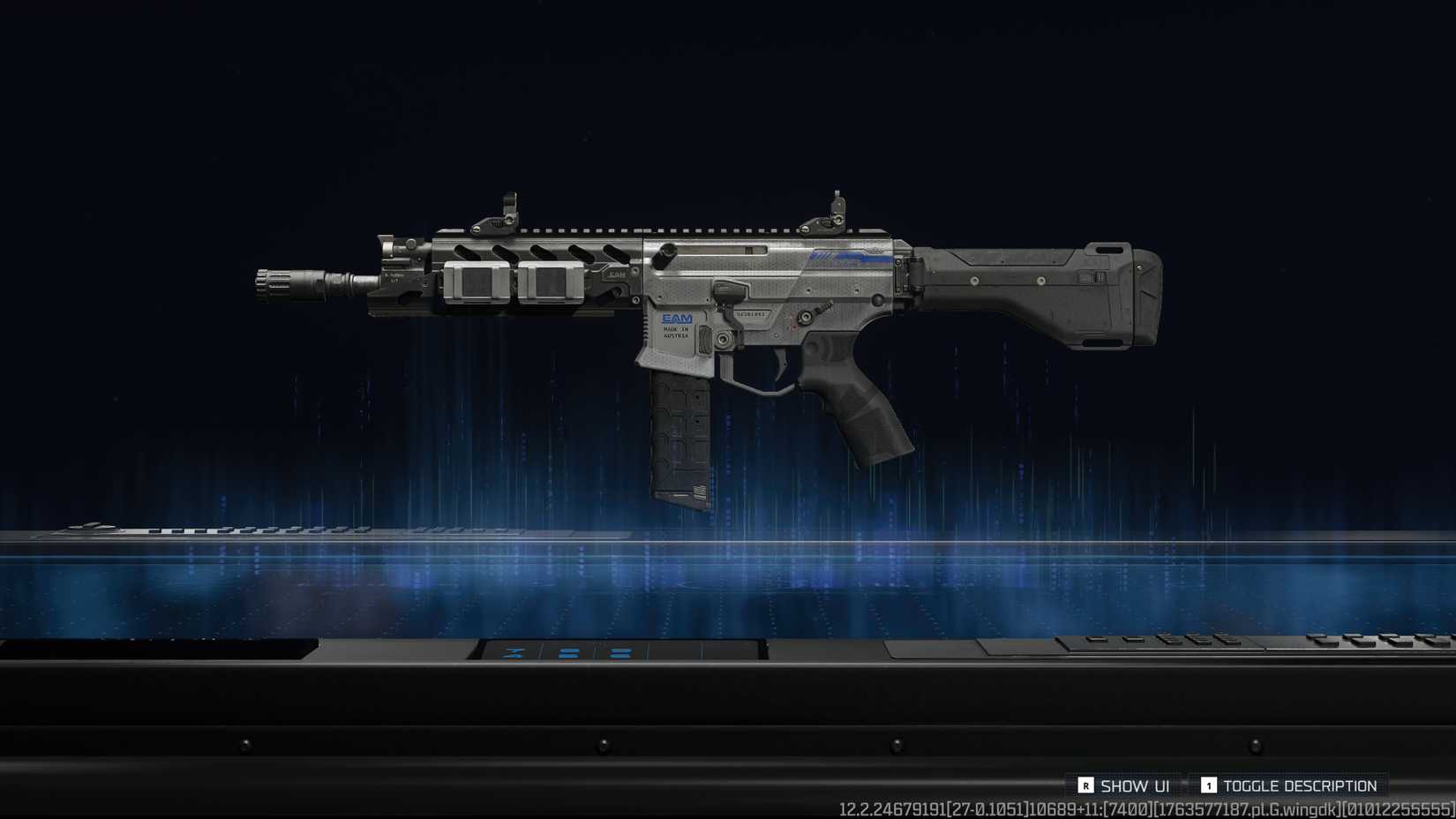Click the R key icon beside SHOW UI

click(x=1086, y=785)
